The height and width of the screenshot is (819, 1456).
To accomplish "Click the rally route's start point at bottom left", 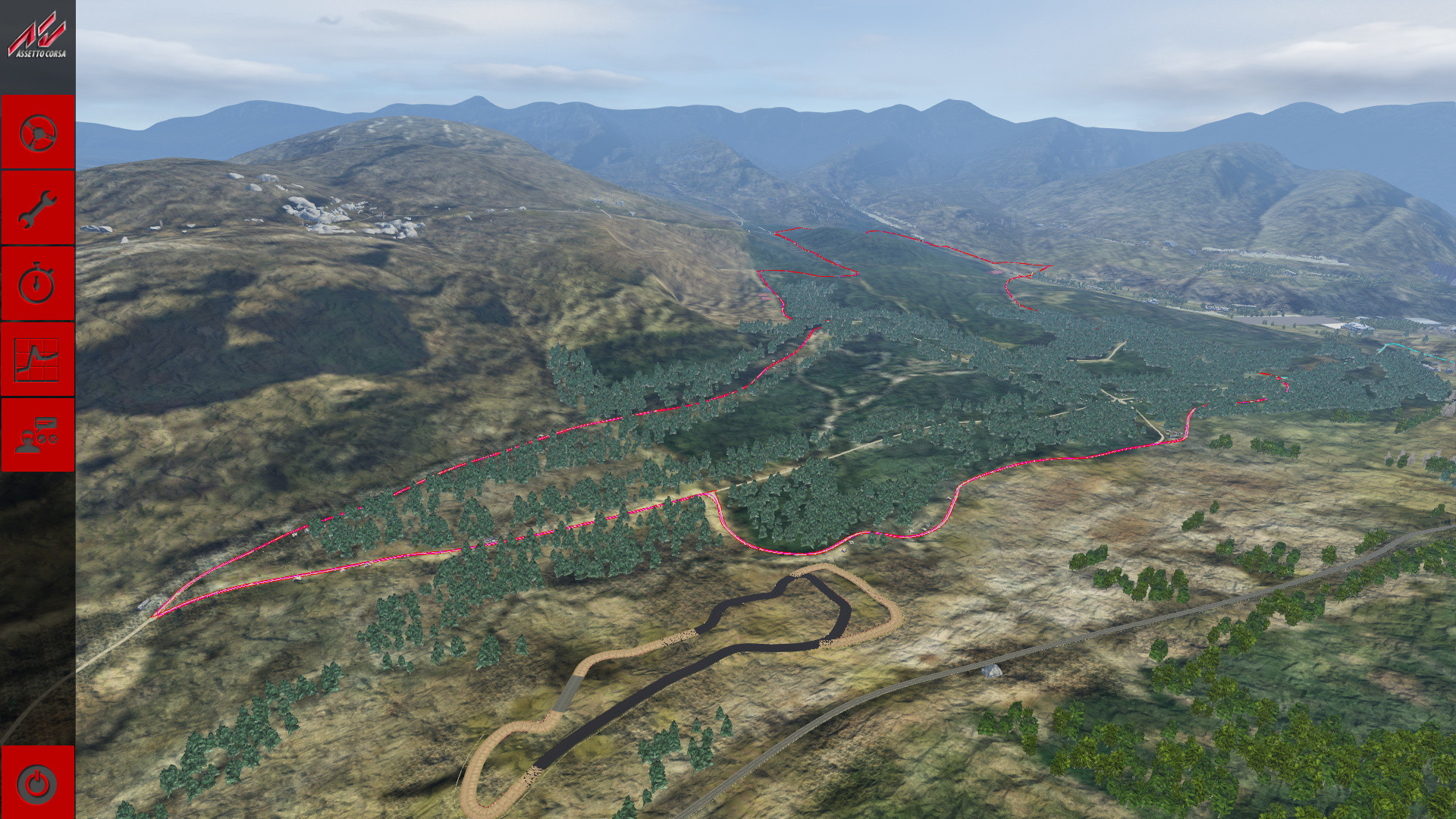I will [x=157, y=614].
